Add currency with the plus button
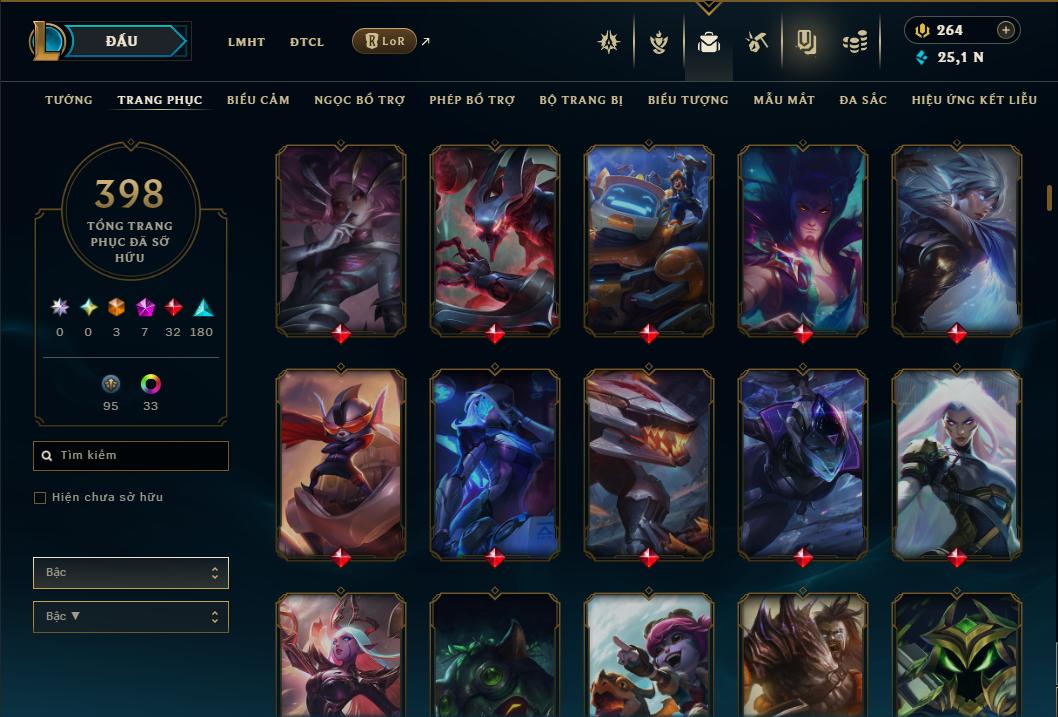This screenshot has width=1058, height=717. pos(1006,30)
